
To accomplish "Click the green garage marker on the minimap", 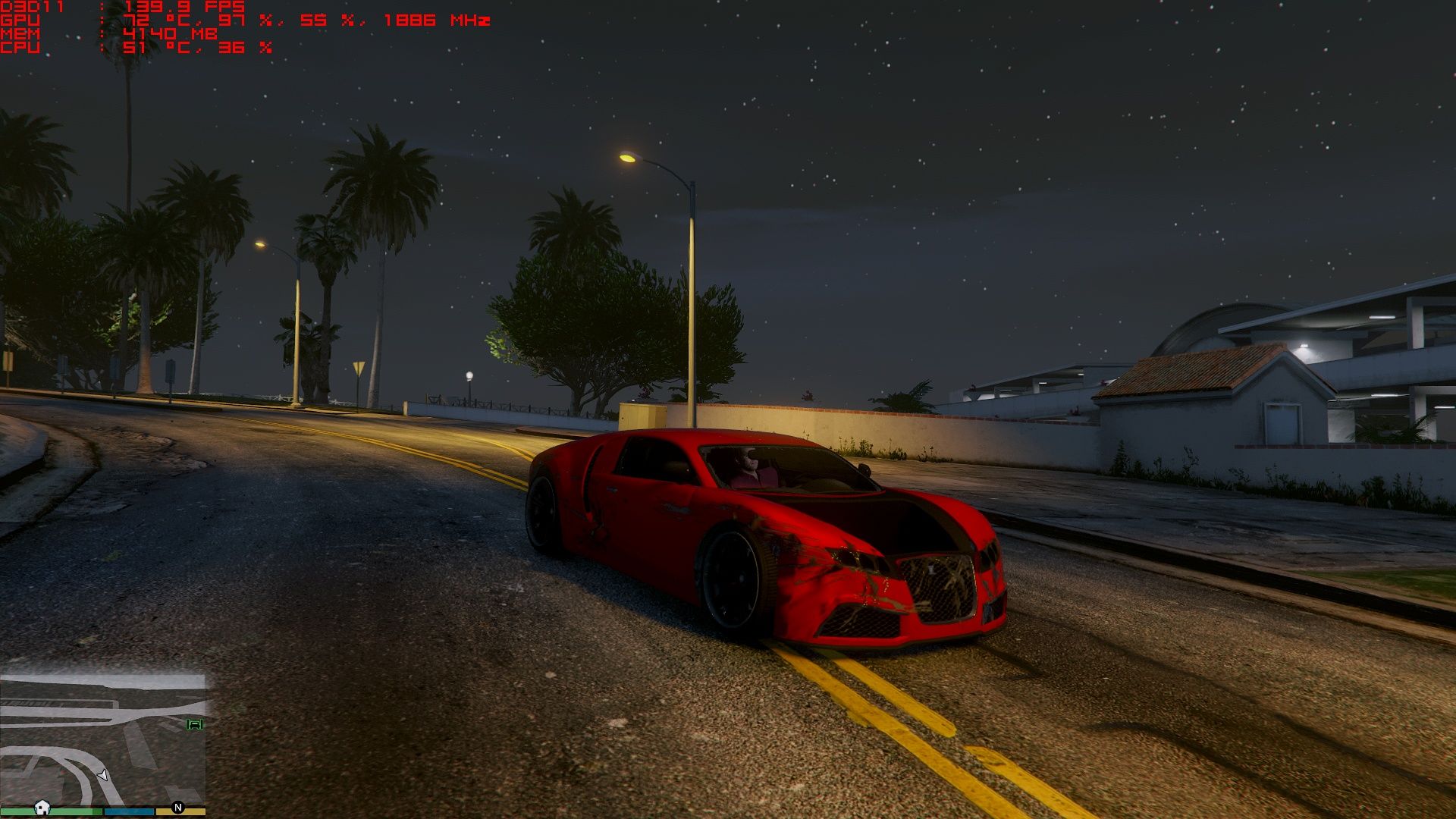I will coord(195,724).
